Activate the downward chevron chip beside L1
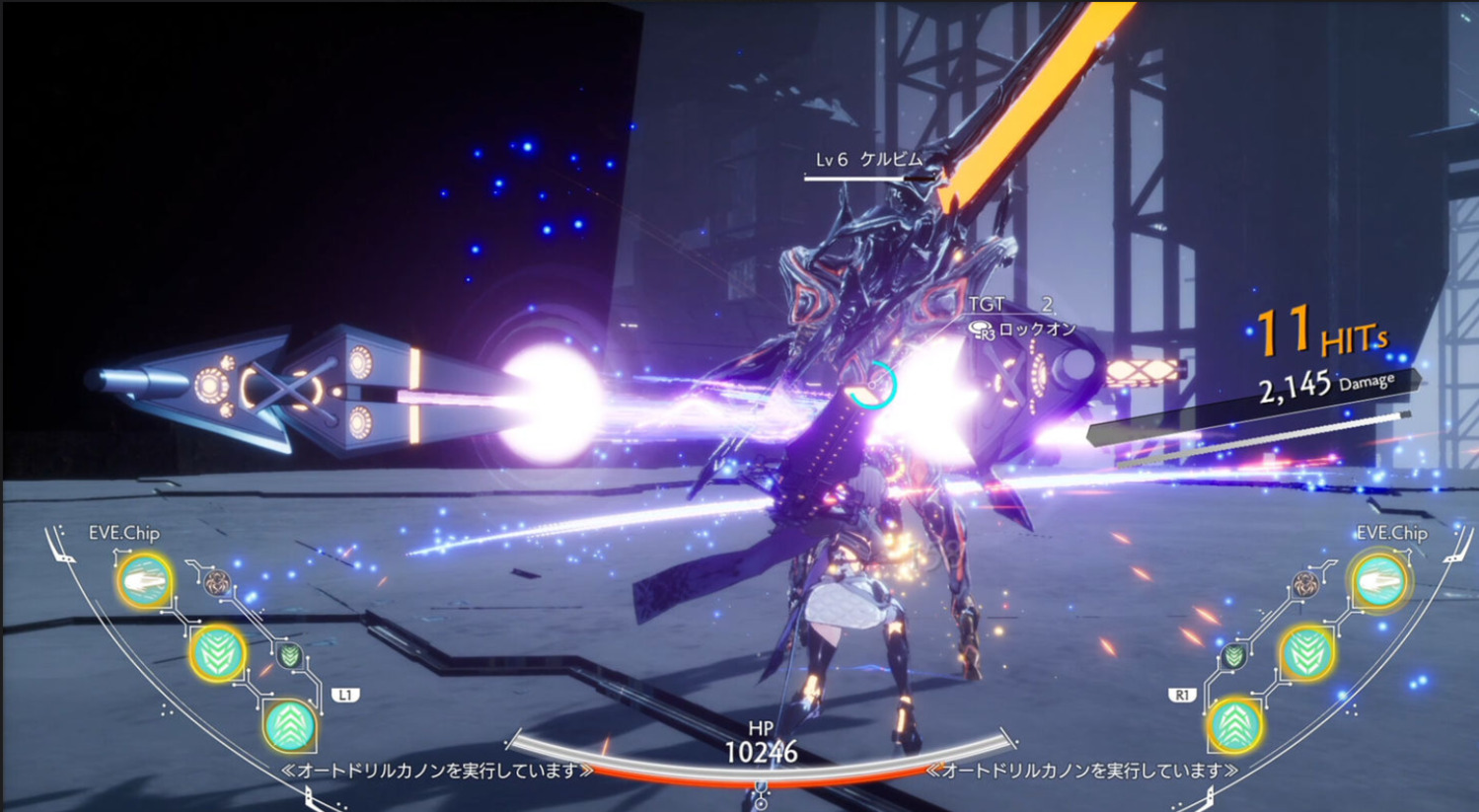 pyautogui.click(x=217, y=653)
